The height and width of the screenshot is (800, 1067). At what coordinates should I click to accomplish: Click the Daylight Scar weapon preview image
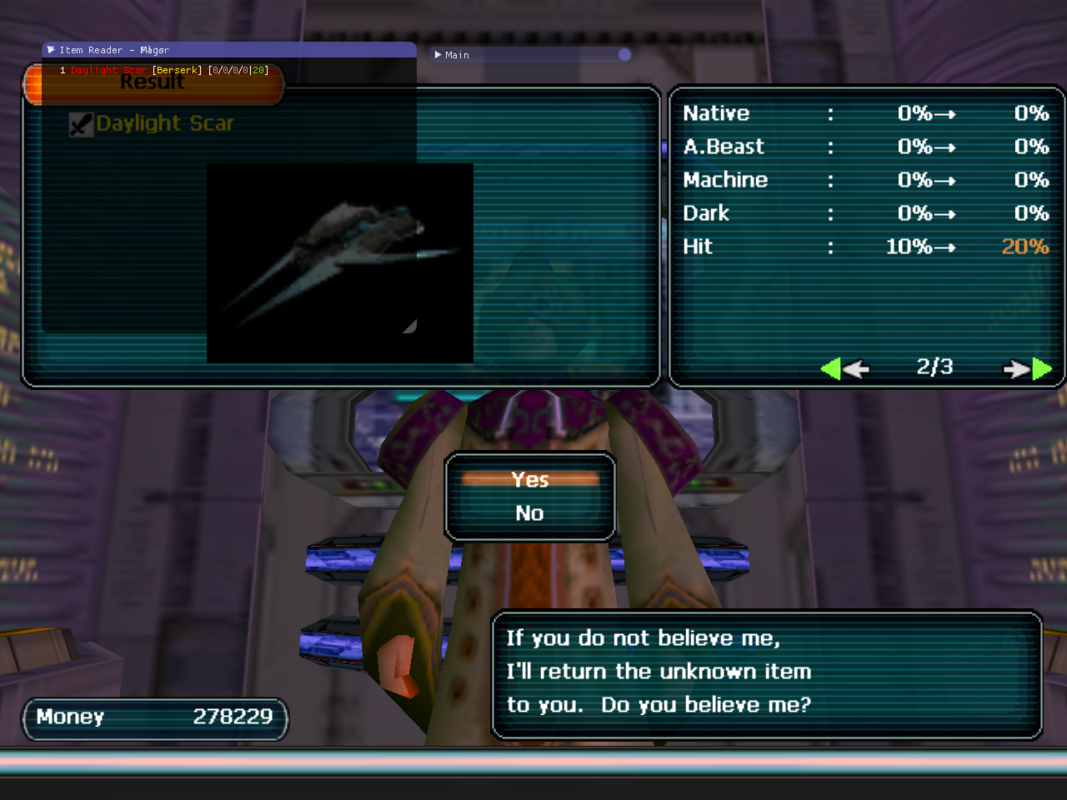coord(339,262)
